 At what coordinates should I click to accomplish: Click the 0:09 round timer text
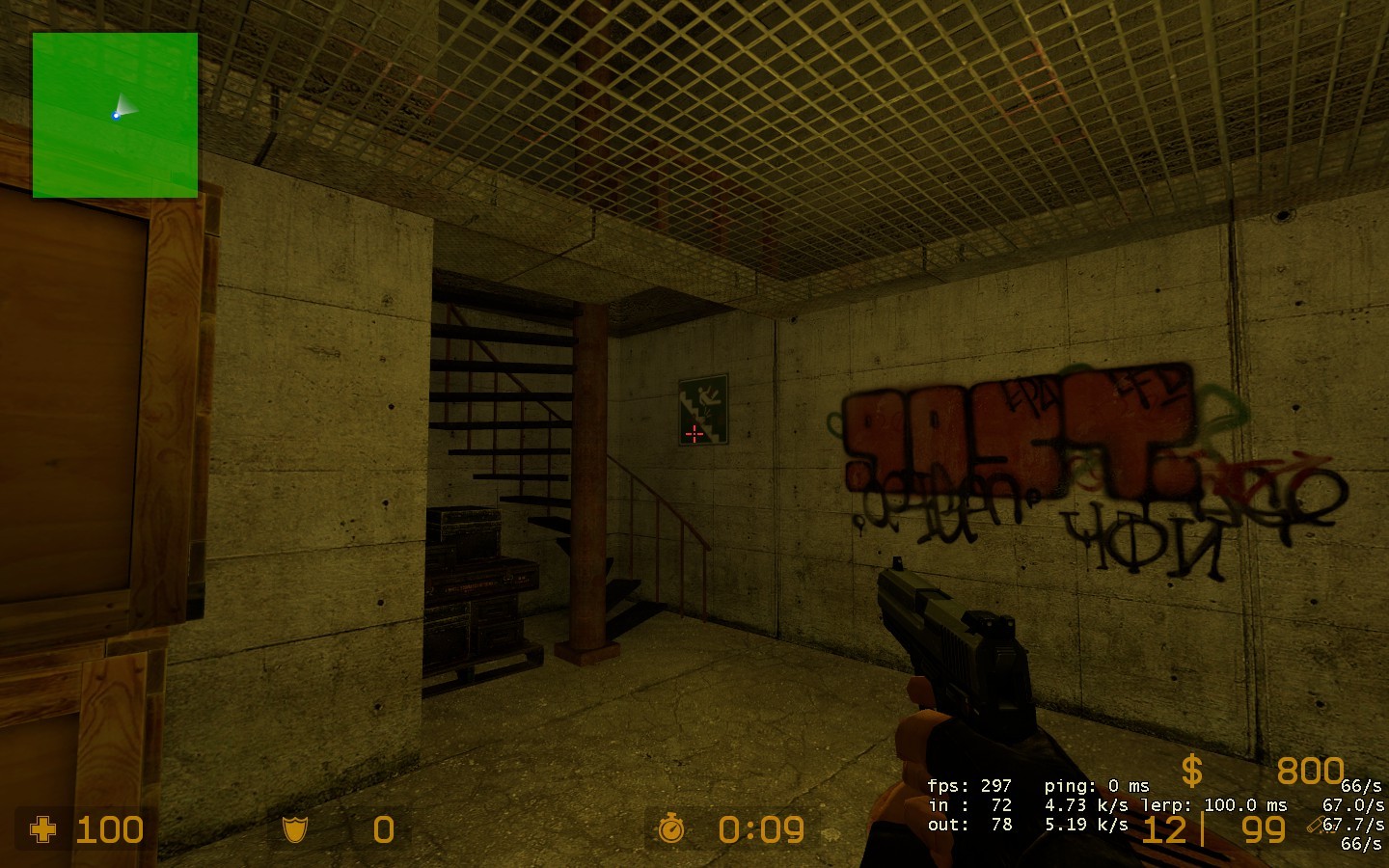click(760, 829)
